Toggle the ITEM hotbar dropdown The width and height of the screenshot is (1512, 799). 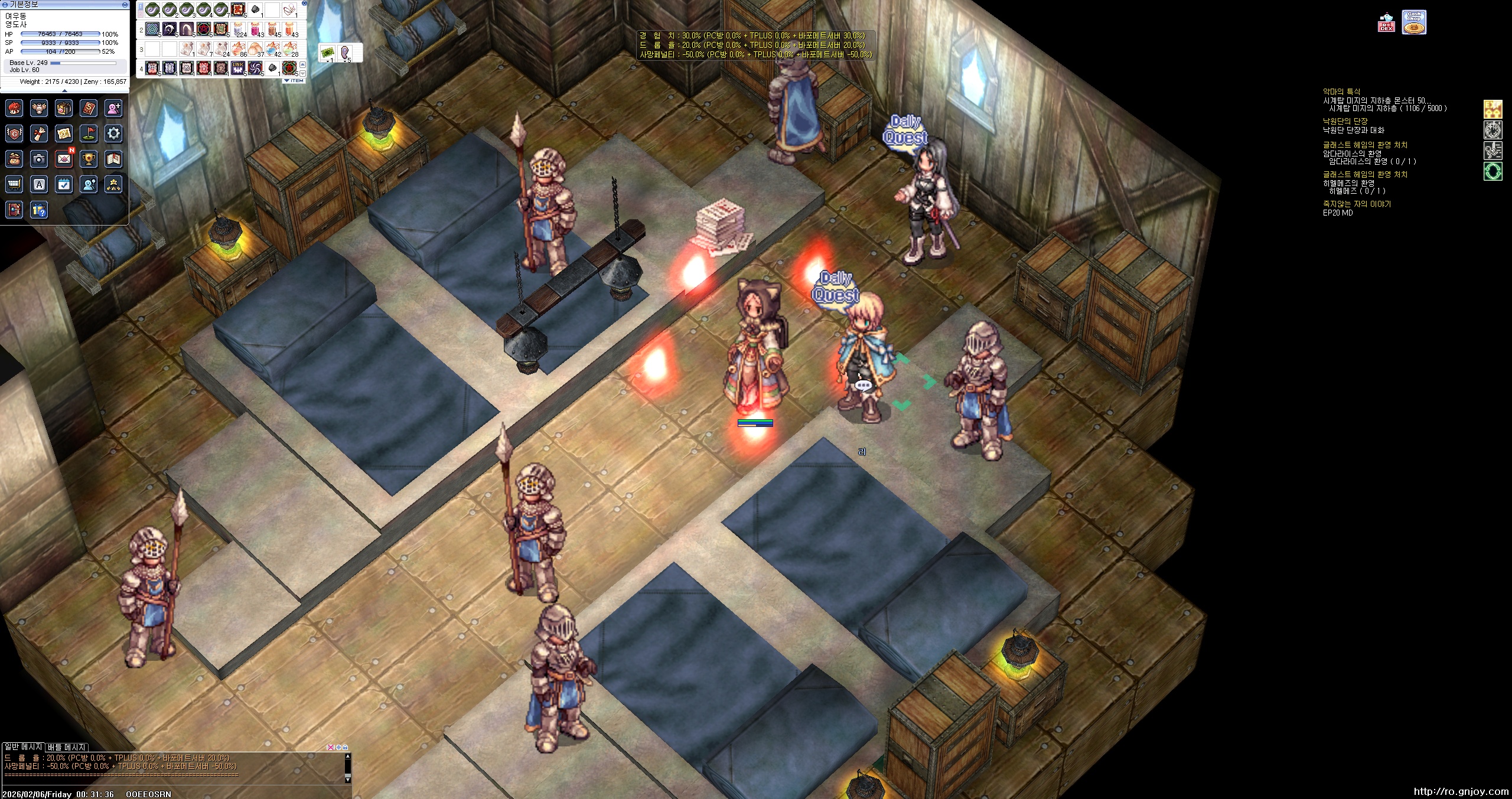[294, 80]
